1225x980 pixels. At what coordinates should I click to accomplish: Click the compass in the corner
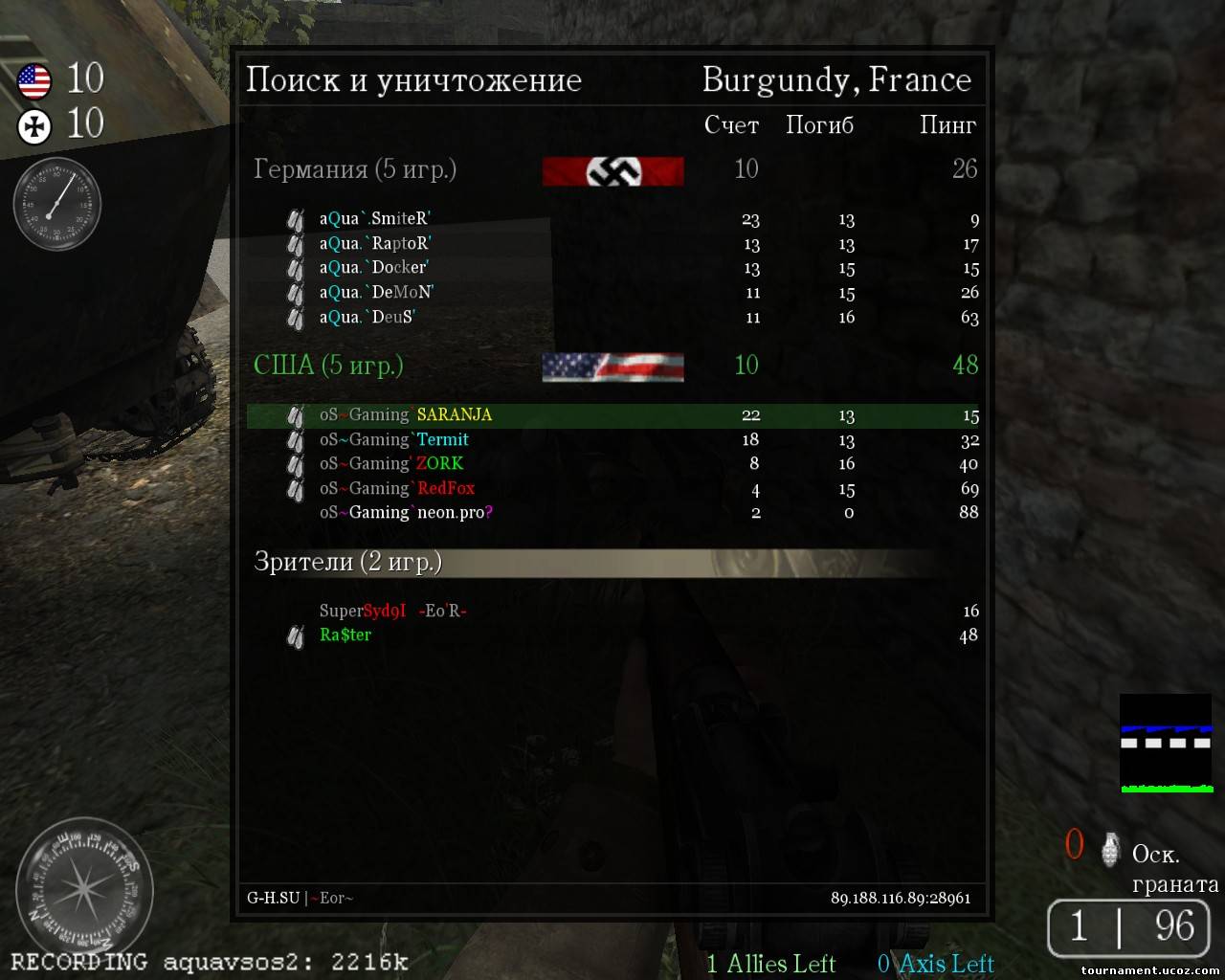(84, 887)
